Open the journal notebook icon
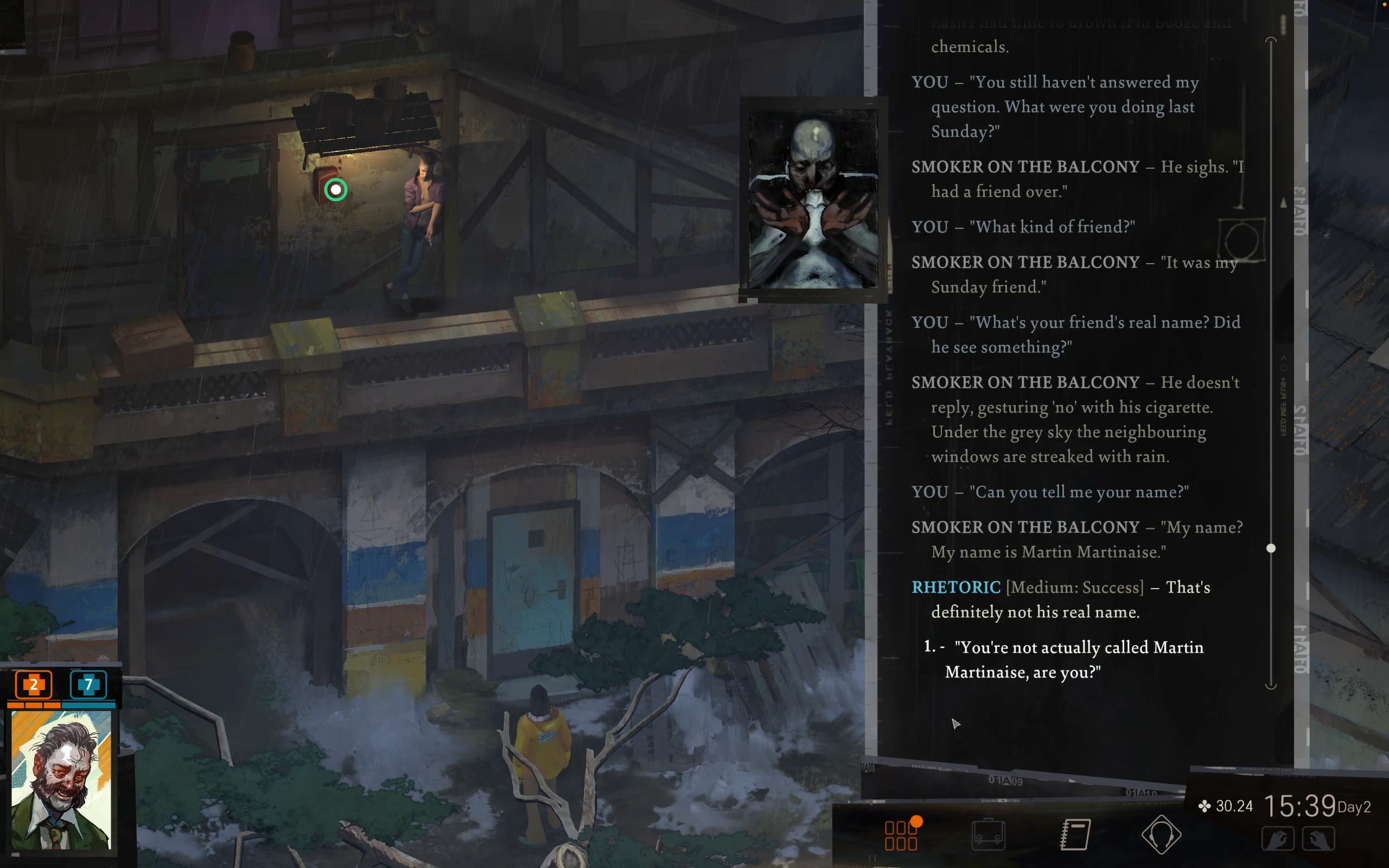 [x=1075, y=835]
